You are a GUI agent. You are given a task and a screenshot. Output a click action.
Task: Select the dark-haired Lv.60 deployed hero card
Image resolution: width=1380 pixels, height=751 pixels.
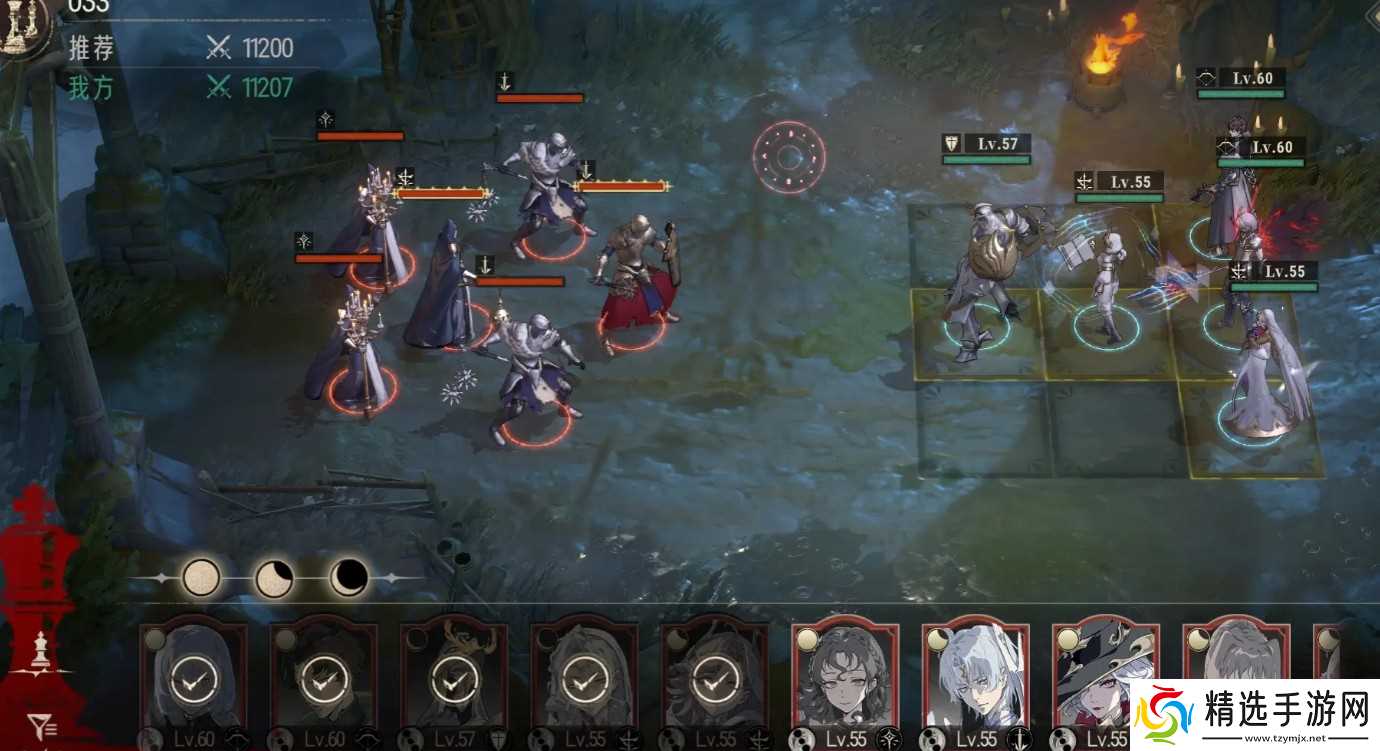(324, 678)
